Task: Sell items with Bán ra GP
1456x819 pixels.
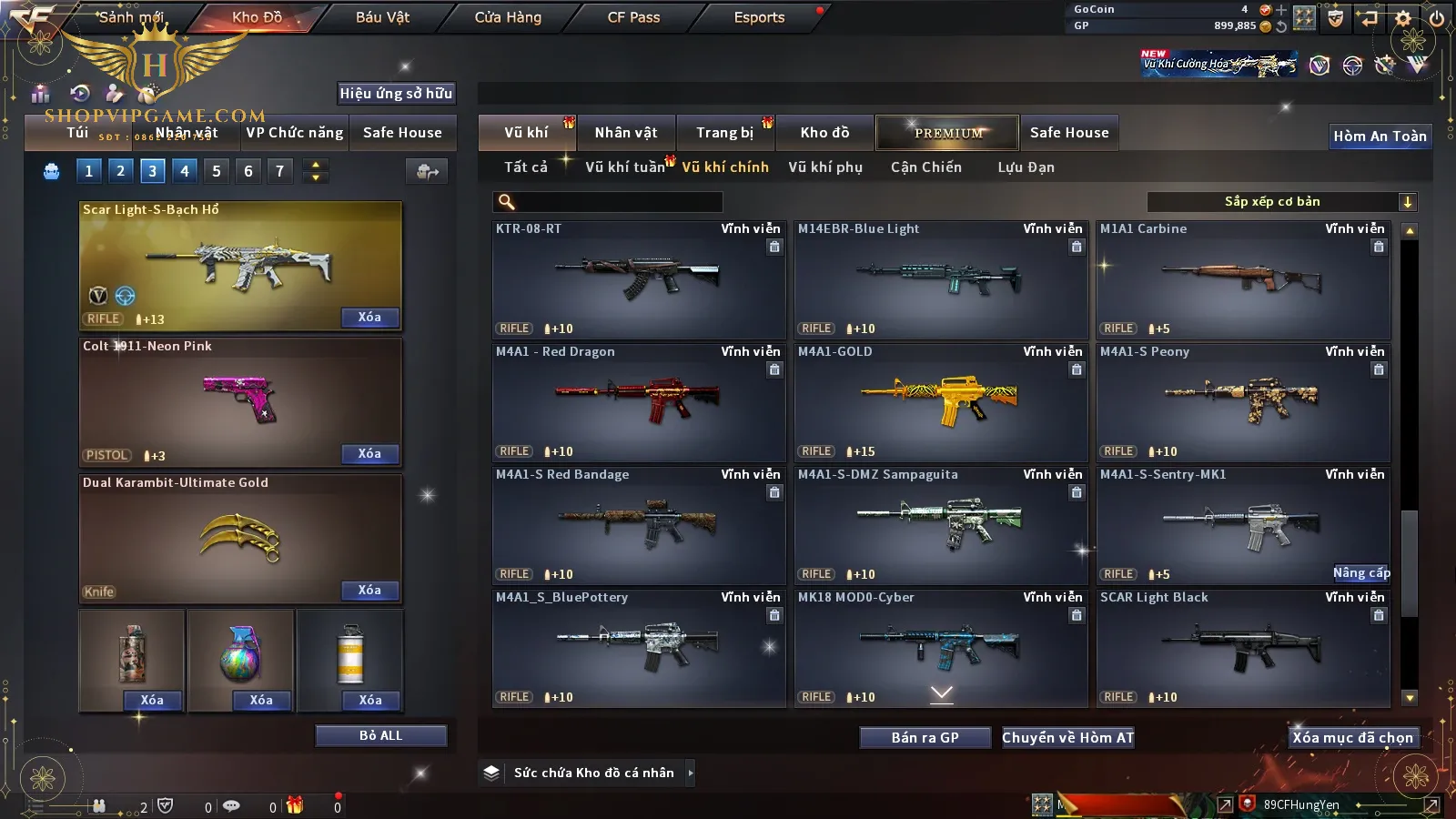Action: [x=925, y=738]
